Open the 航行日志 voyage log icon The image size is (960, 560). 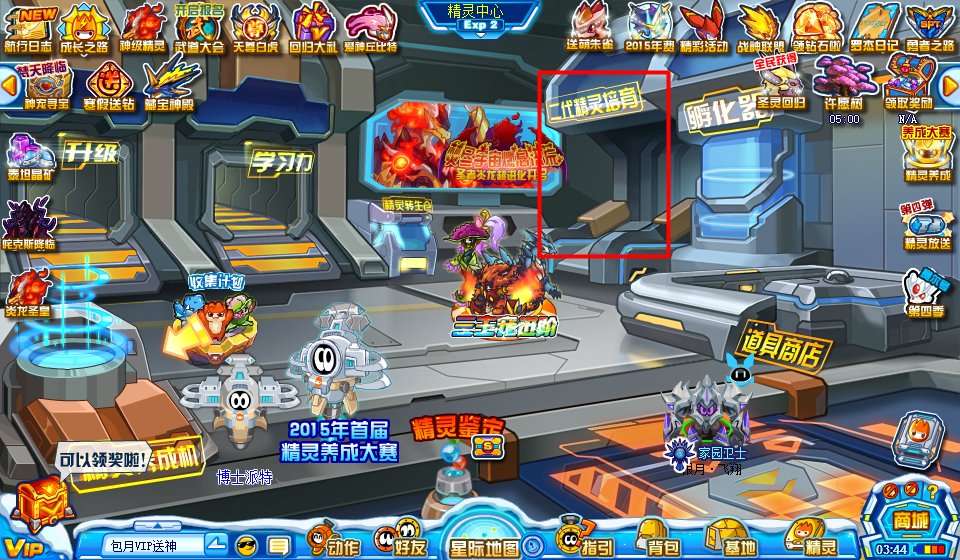29,26
